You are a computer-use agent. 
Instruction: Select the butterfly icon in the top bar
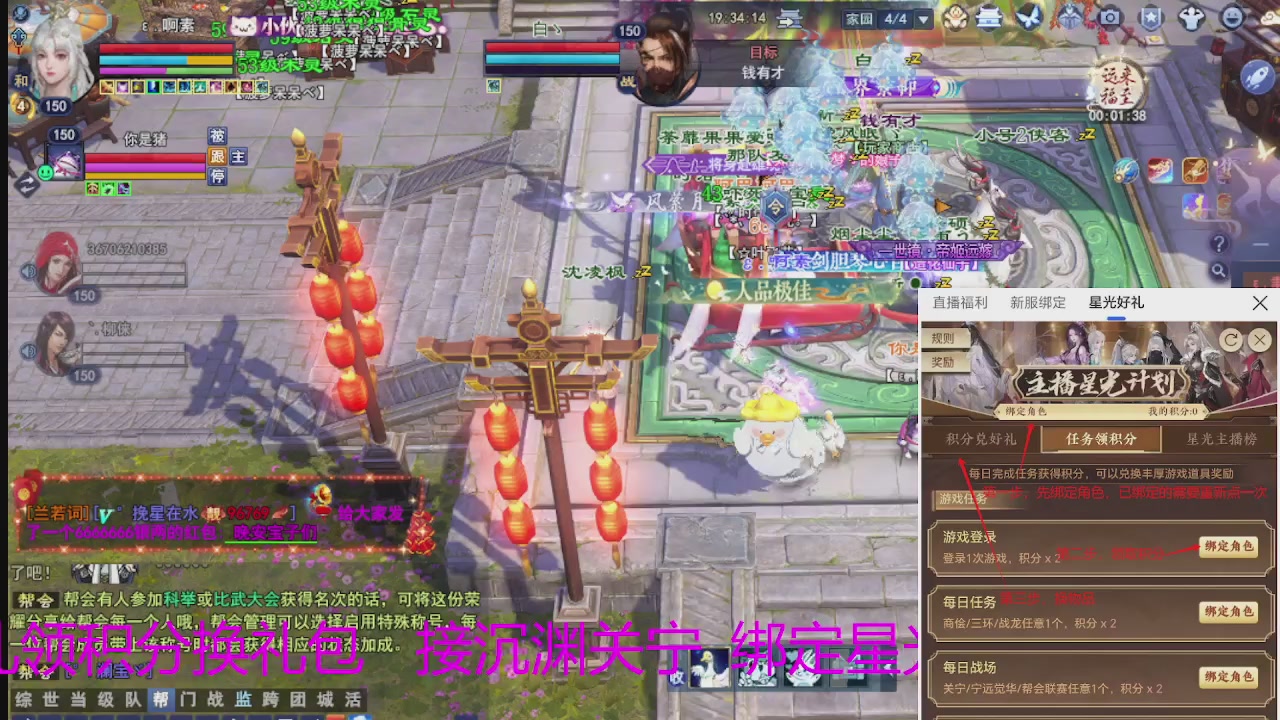[1029, 17]
